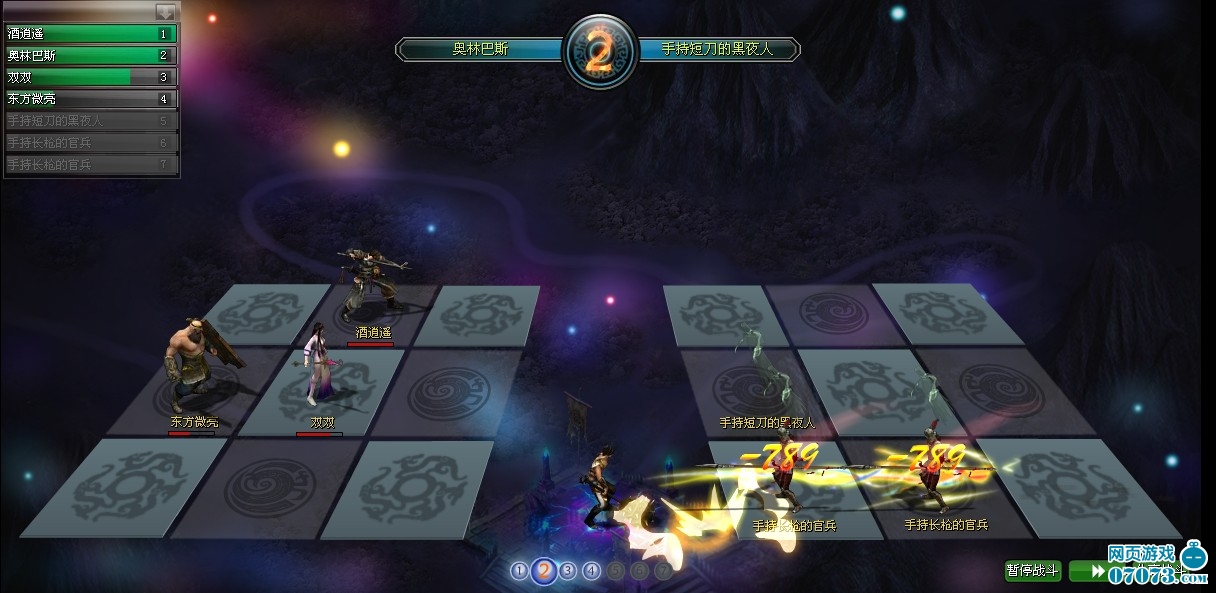Pick 东方微亮 row in the turn list
The image size is (1216, 593).
click(x=91, y=99)
